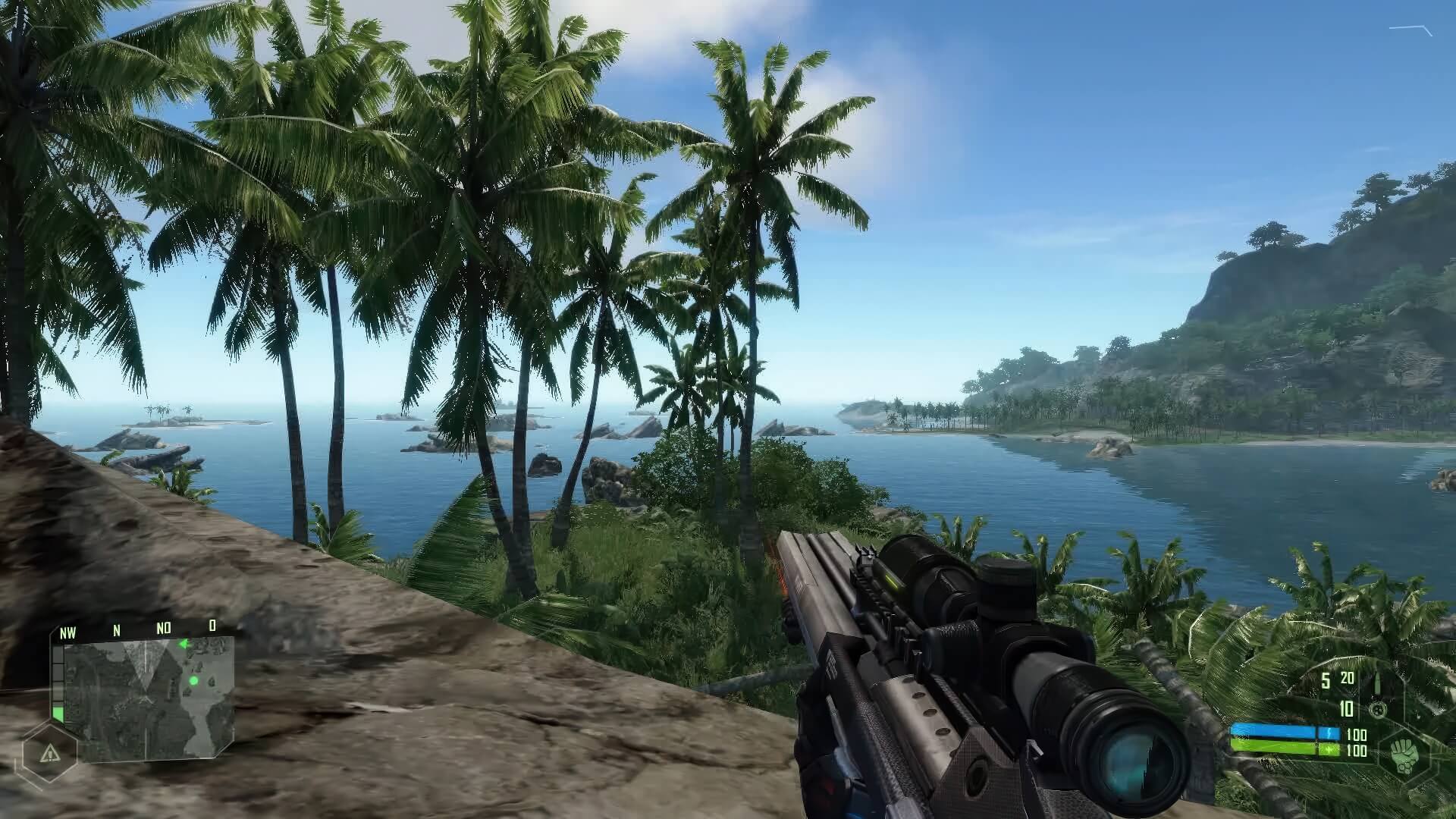The image size is (1456, 819).
Task: Select the NW compass heading
Action: [67, 630]
